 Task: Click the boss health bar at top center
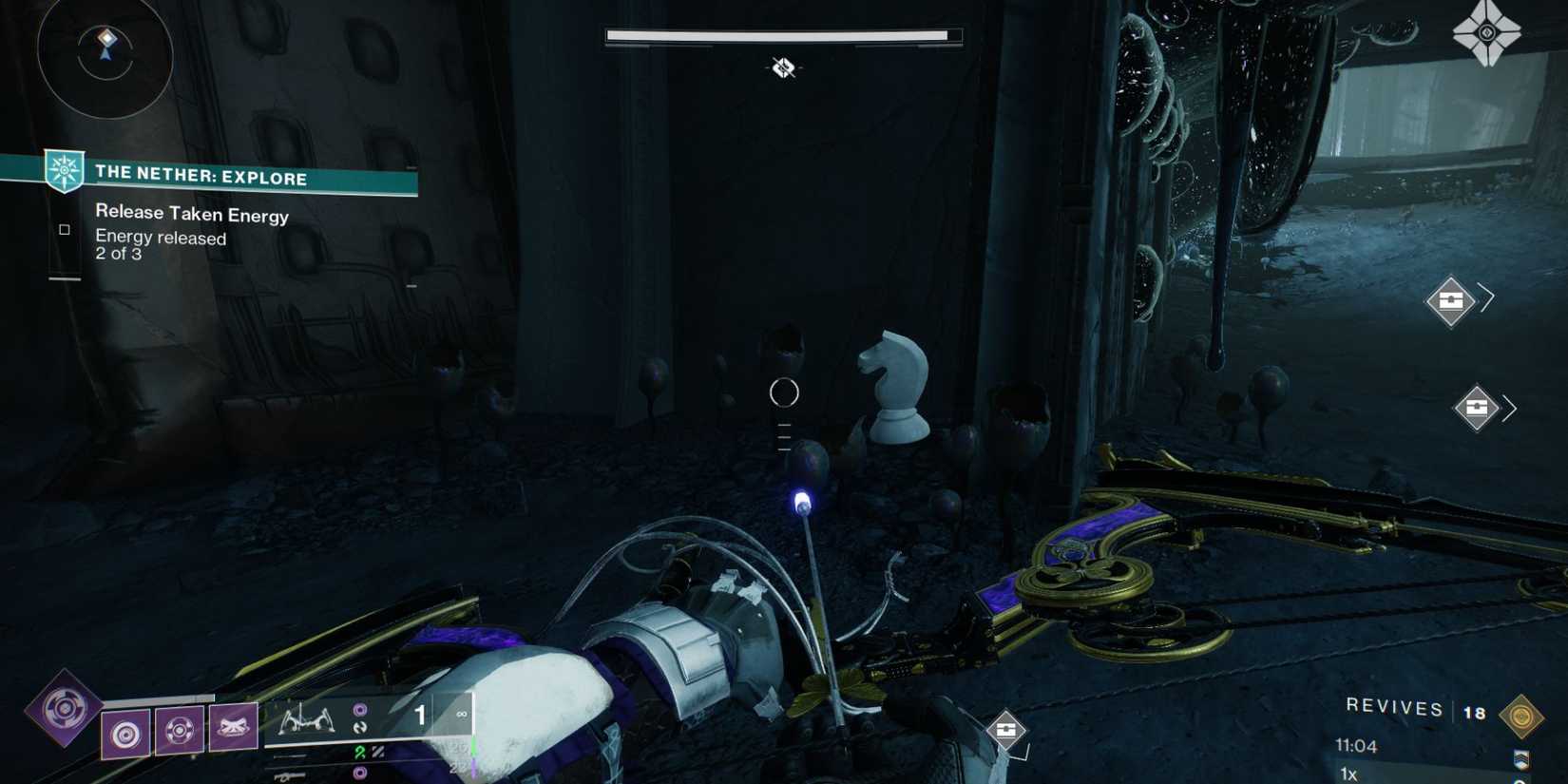pos(782,34)
